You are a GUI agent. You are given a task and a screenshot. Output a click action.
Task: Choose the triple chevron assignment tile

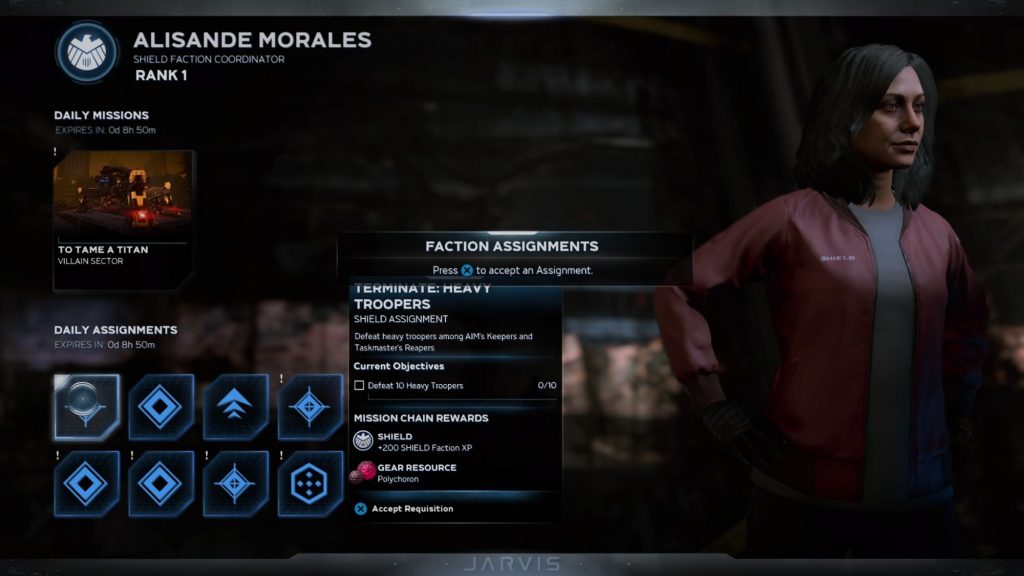pos(235,407)
